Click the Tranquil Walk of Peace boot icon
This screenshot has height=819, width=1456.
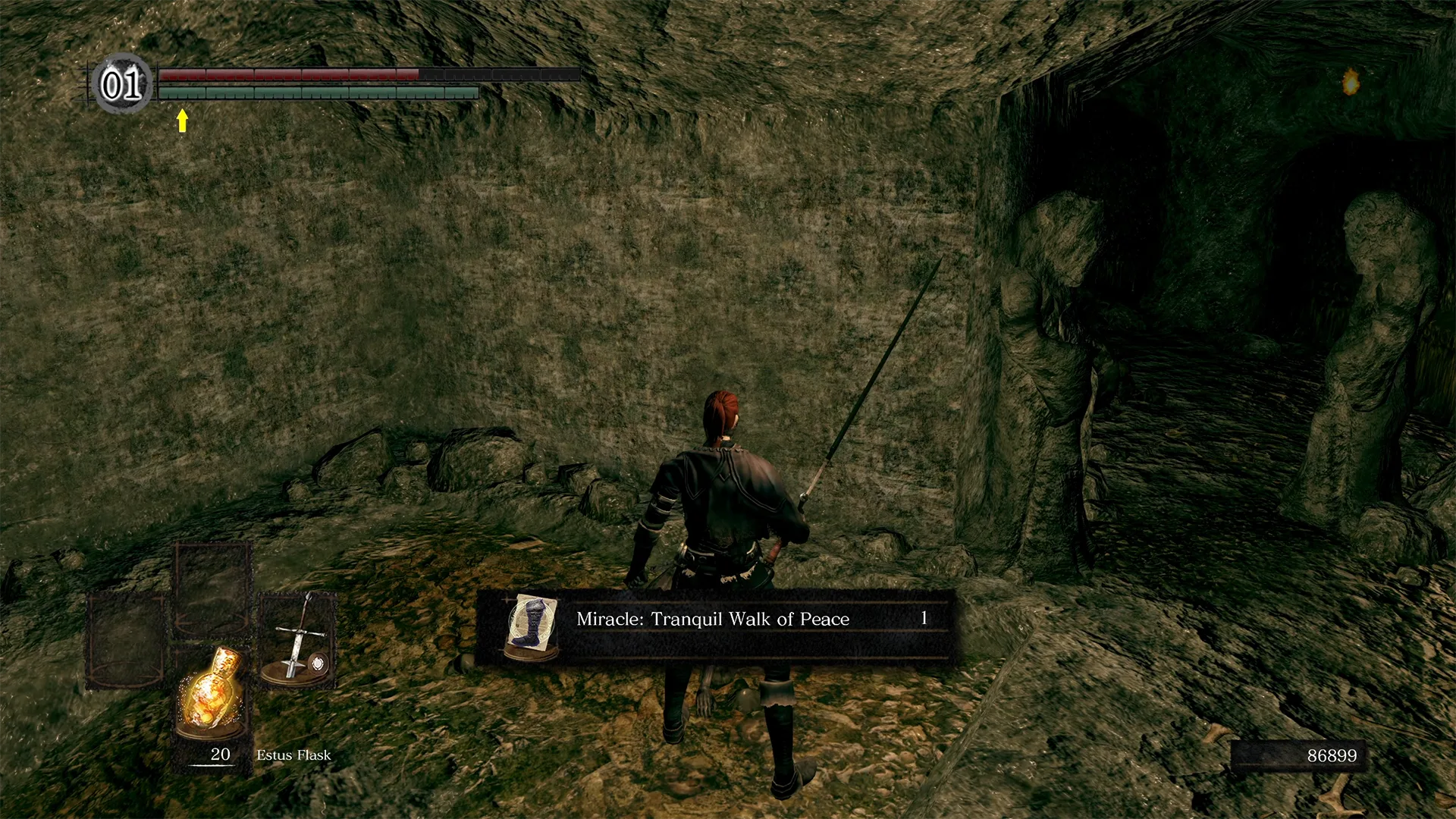click(x=532, y=625)
